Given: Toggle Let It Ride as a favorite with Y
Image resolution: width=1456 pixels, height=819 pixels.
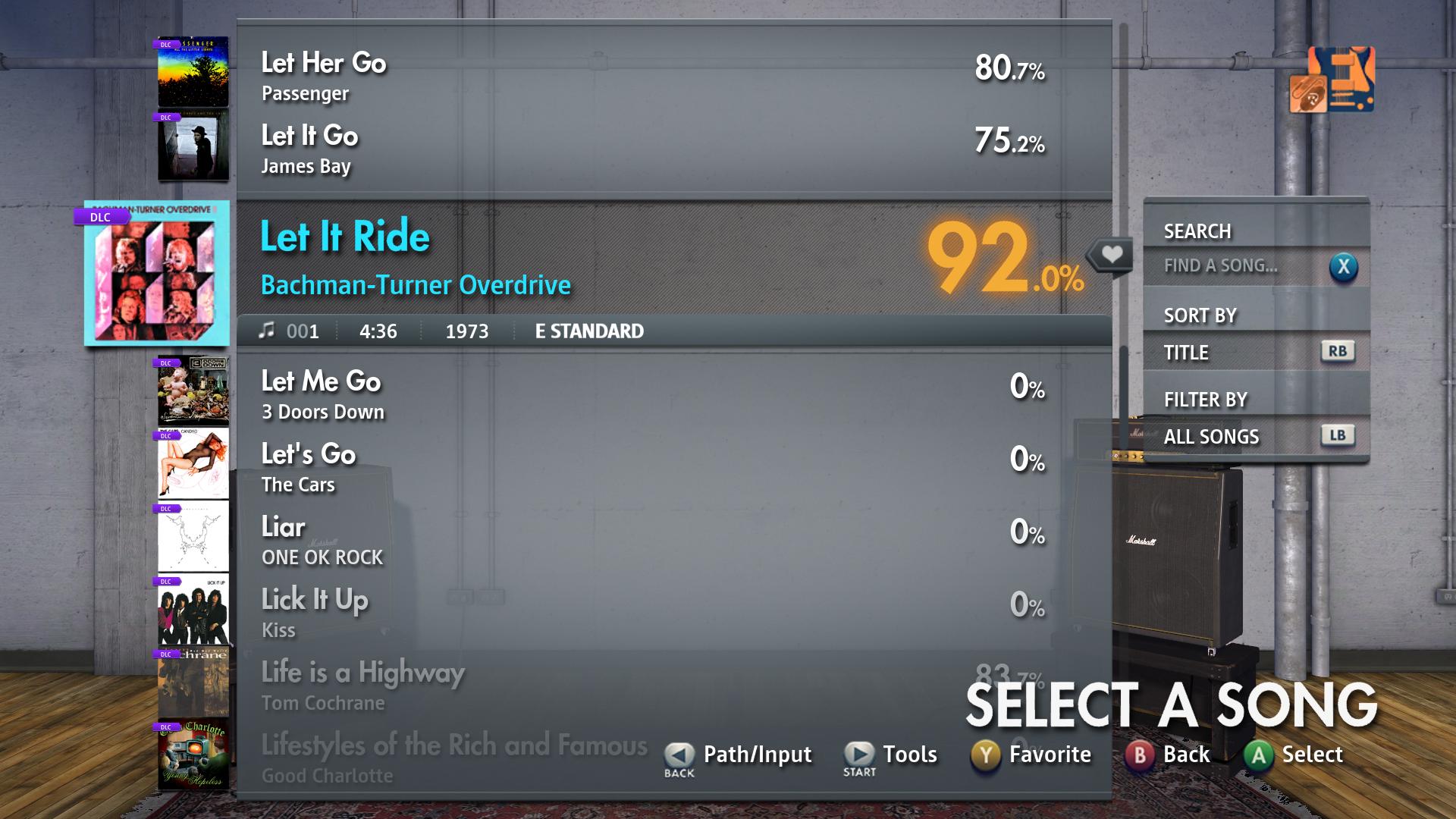Looking at the screenshot, I should point(984,754).
